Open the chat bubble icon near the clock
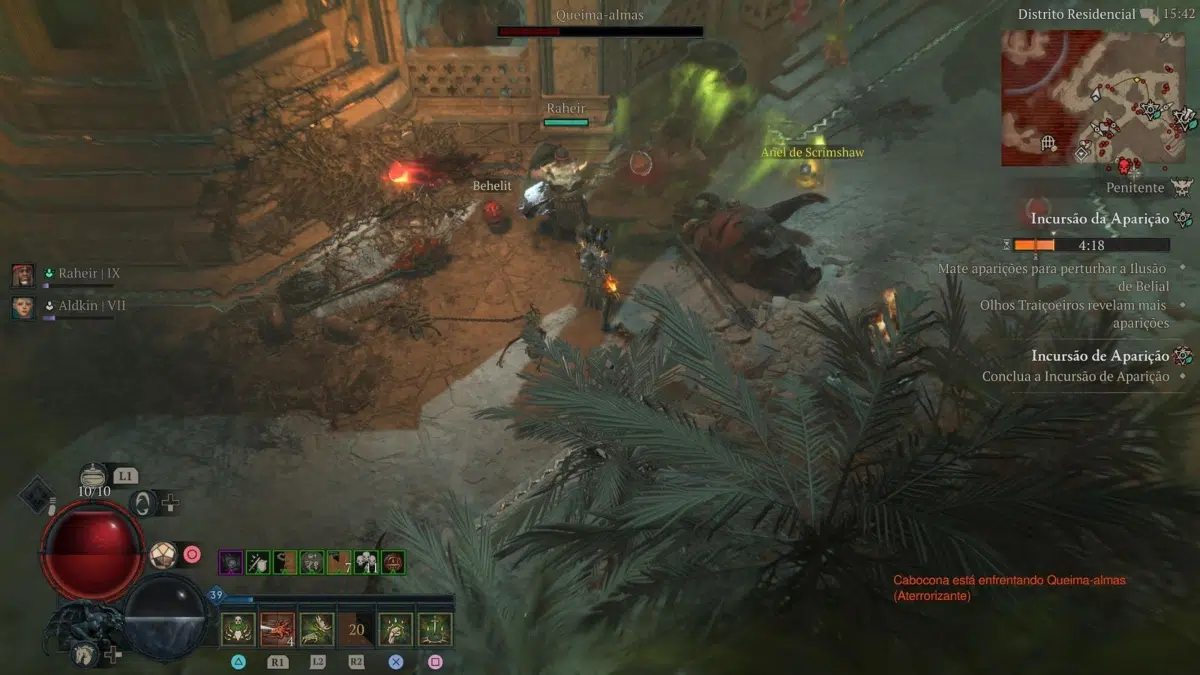This screenshot has height=675, width=1200. tap(1149, 15)
